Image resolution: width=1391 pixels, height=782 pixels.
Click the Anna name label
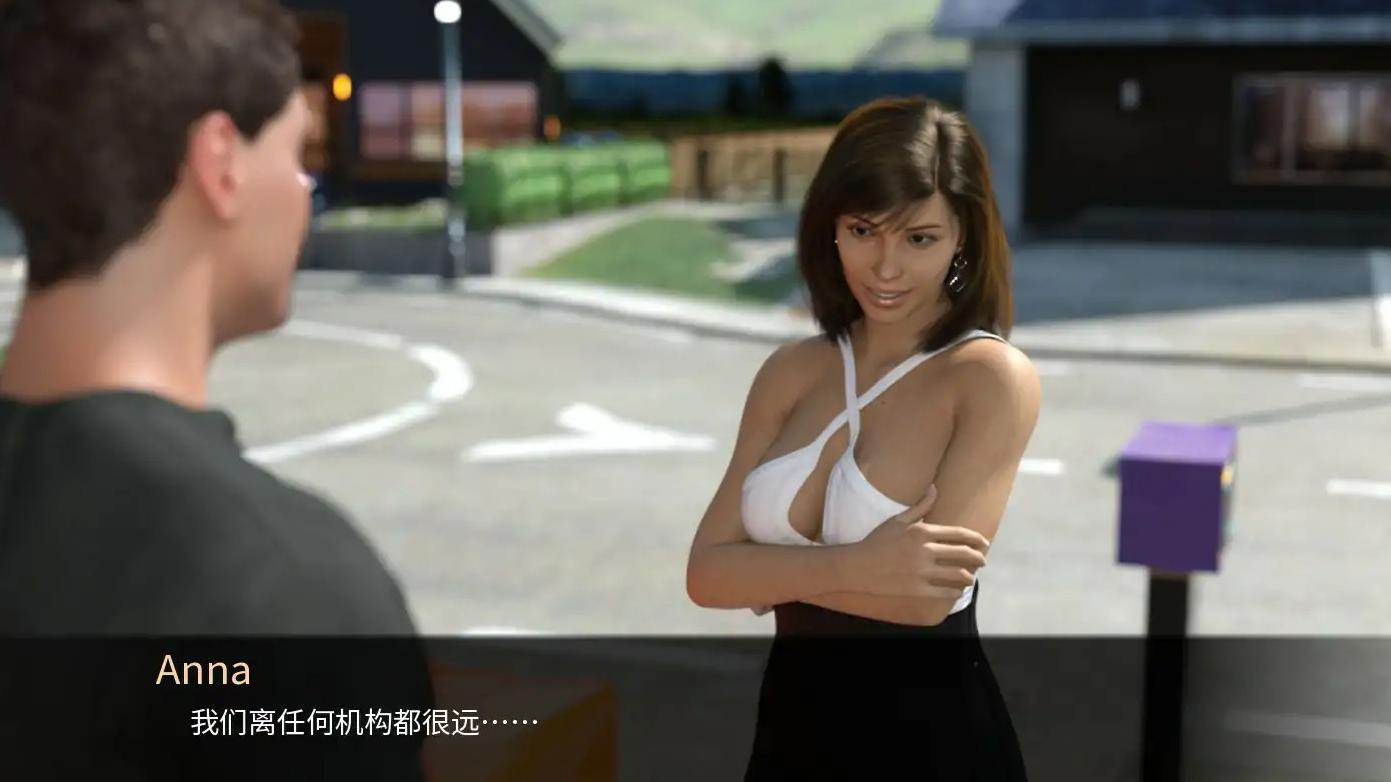coord(203,670)
